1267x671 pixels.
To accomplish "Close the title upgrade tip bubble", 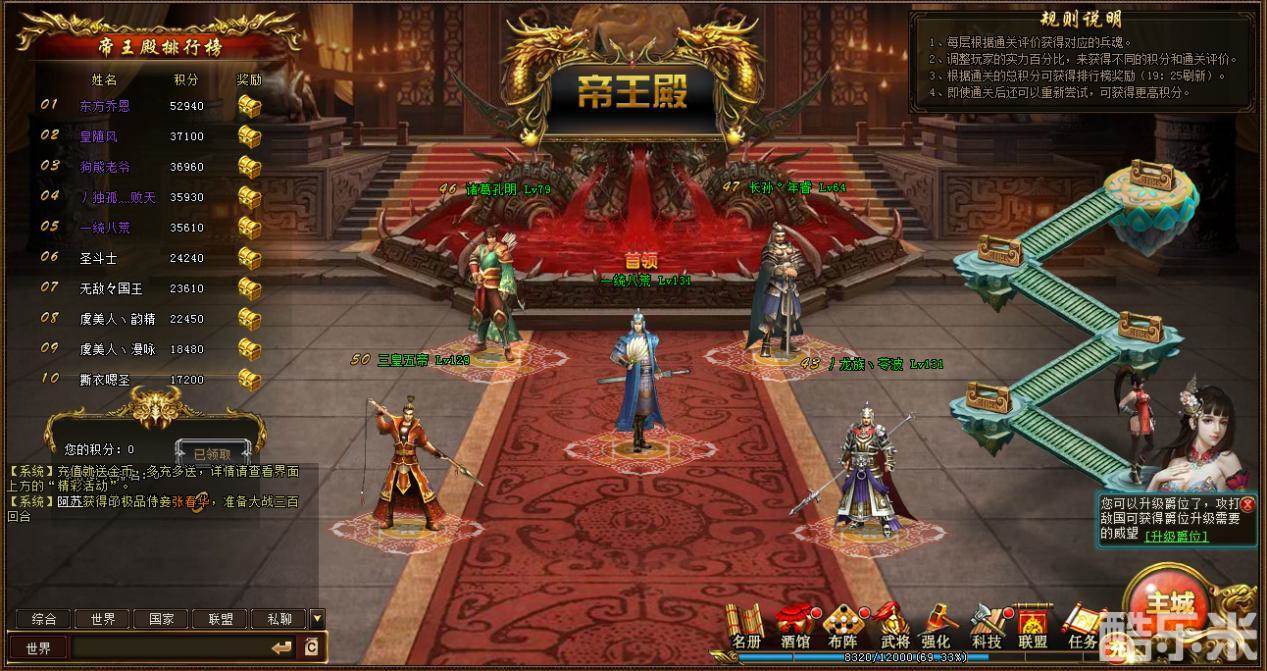I will 1247,504.
